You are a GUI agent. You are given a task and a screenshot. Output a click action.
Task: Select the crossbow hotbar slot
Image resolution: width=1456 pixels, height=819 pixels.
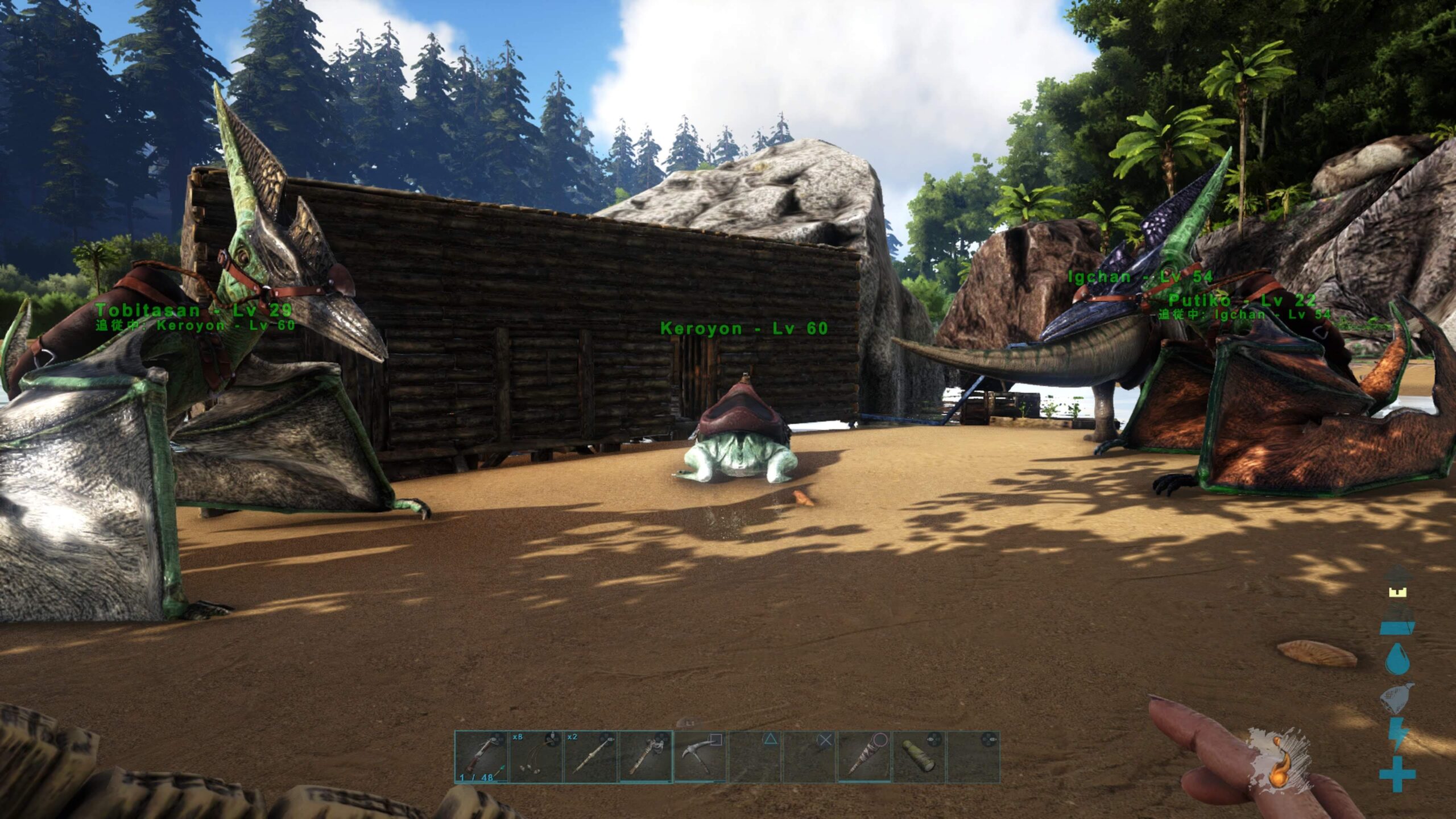tap(481, 757)
